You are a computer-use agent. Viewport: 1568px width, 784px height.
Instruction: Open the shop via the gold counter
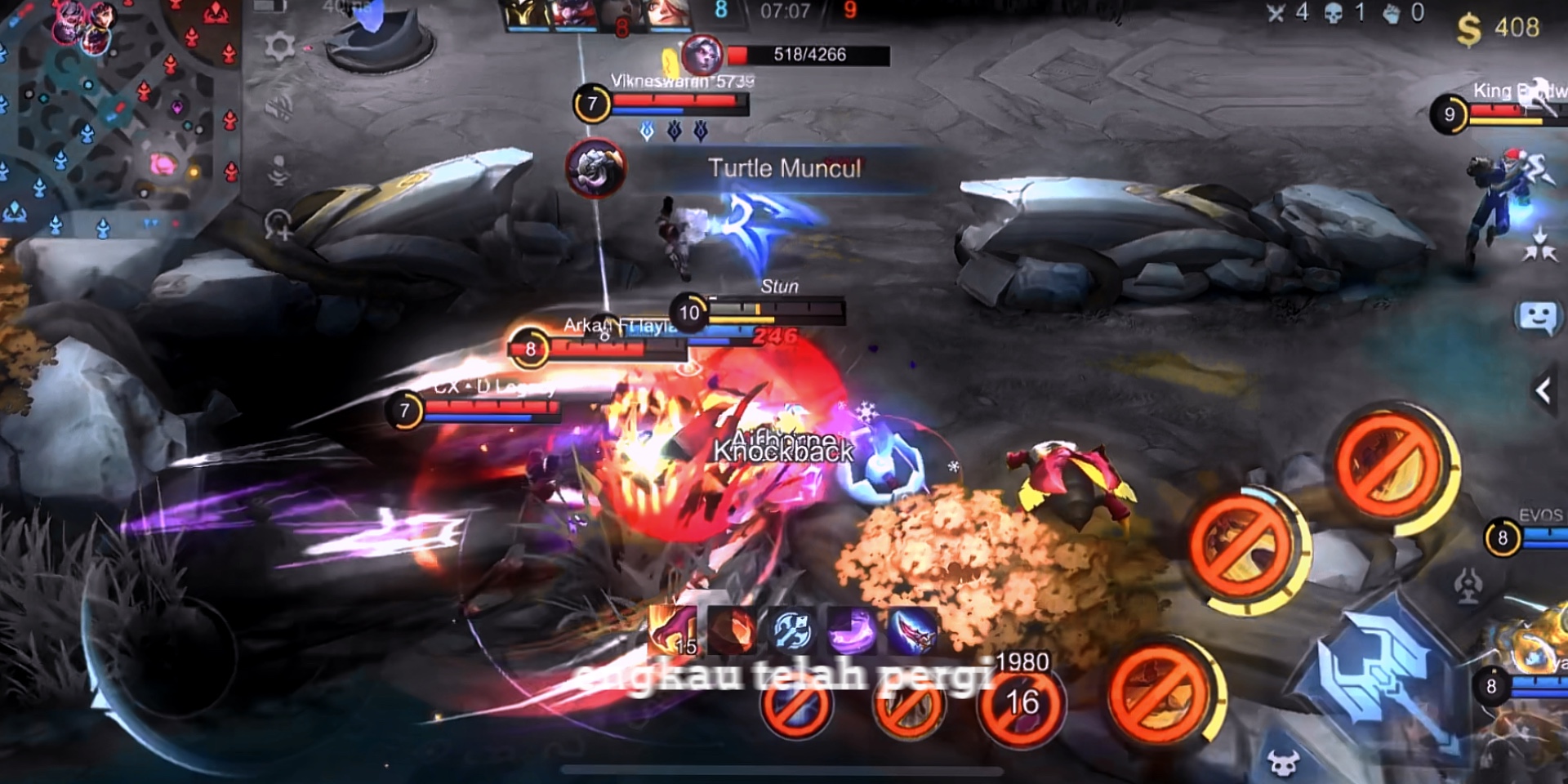[x=1499, y=29]
